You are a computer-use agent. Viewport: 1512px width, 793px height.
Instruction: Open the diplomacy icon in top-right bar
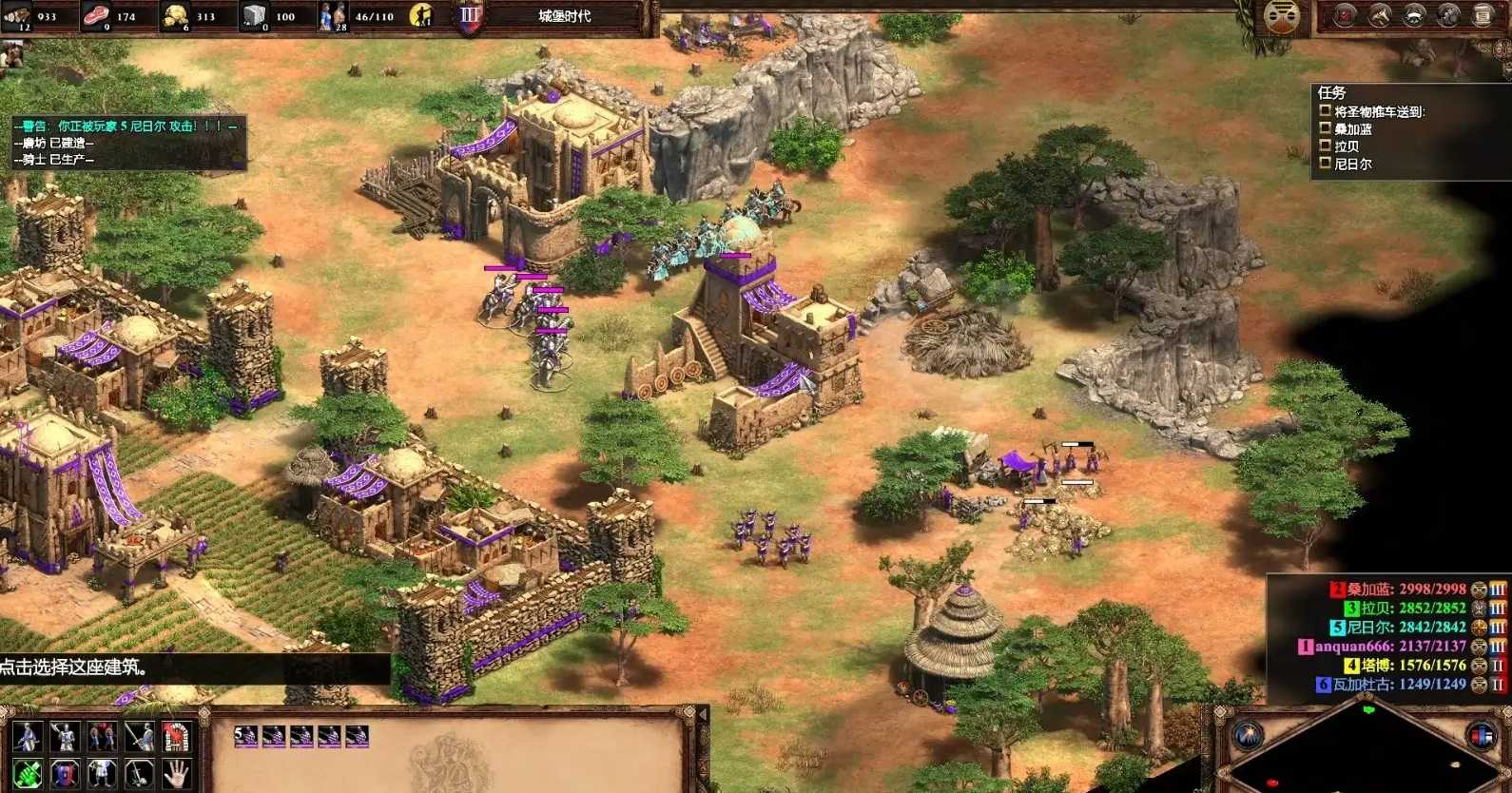[1414, 15]
